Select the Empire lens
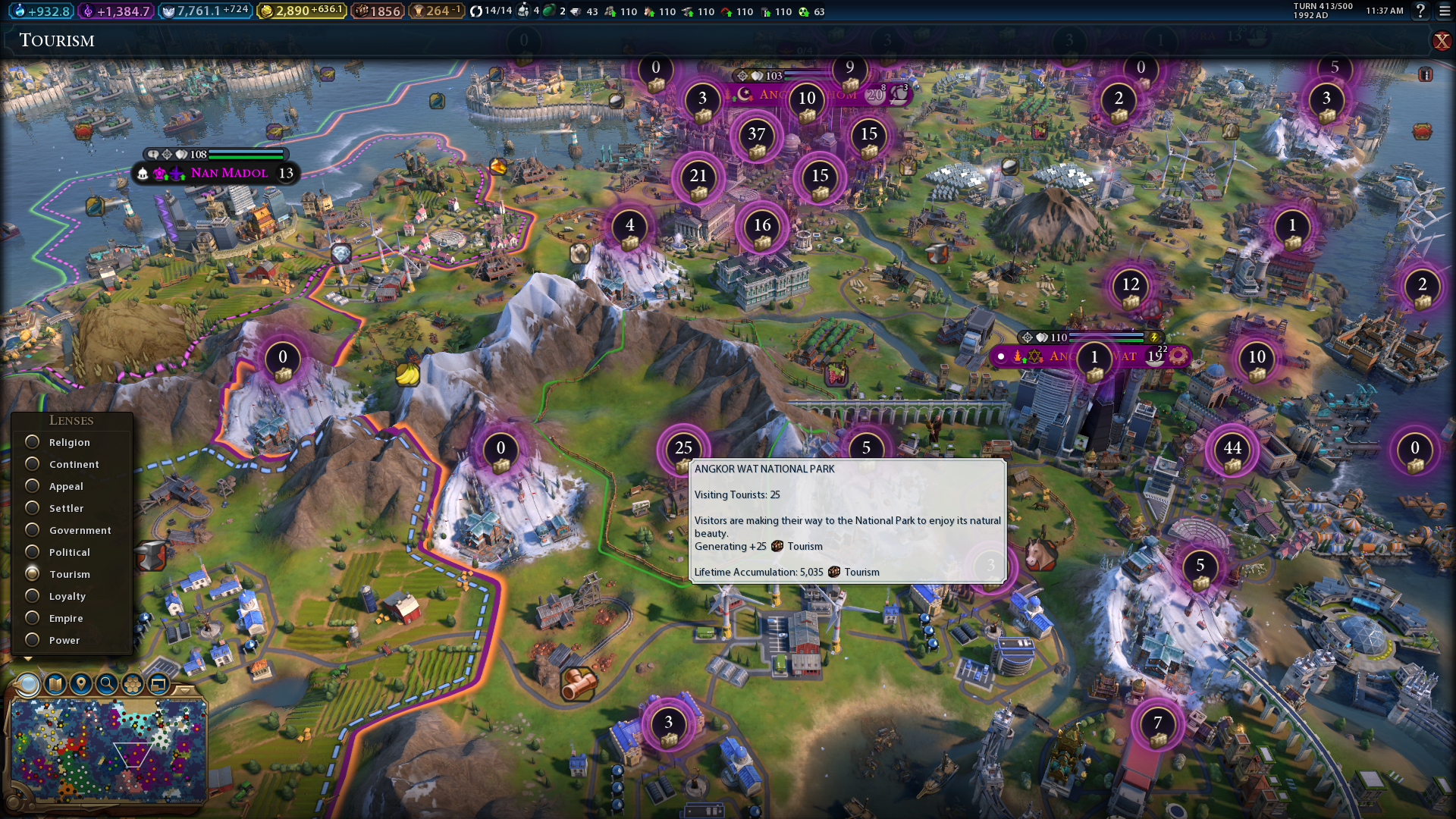Viewport: 1456px width, 819px height. point(33,618)
